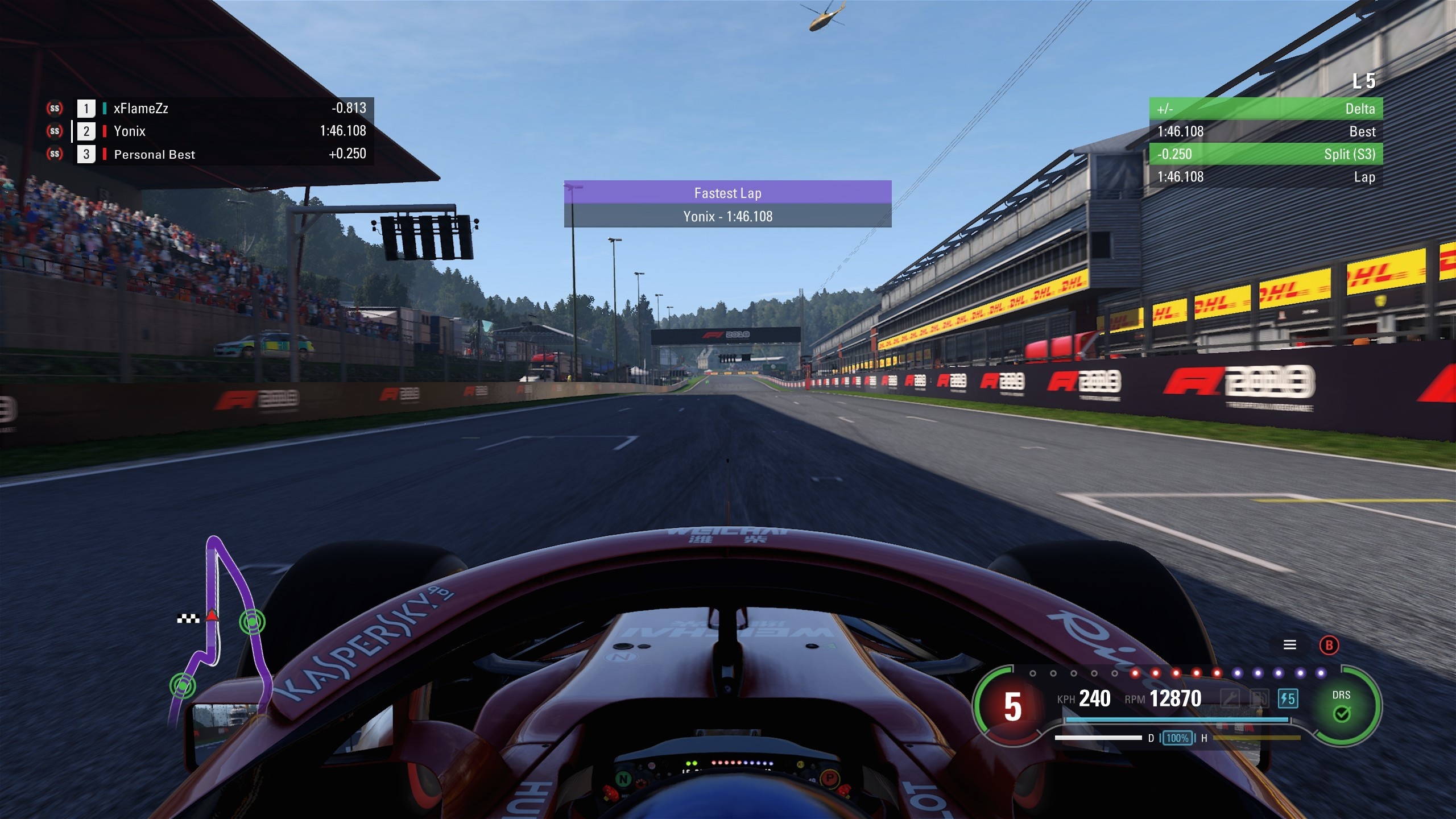Select the faded fuel pump icon
Viewport: 1456px width, 819px height.
pyautogui.click(x=1259, y=699)
